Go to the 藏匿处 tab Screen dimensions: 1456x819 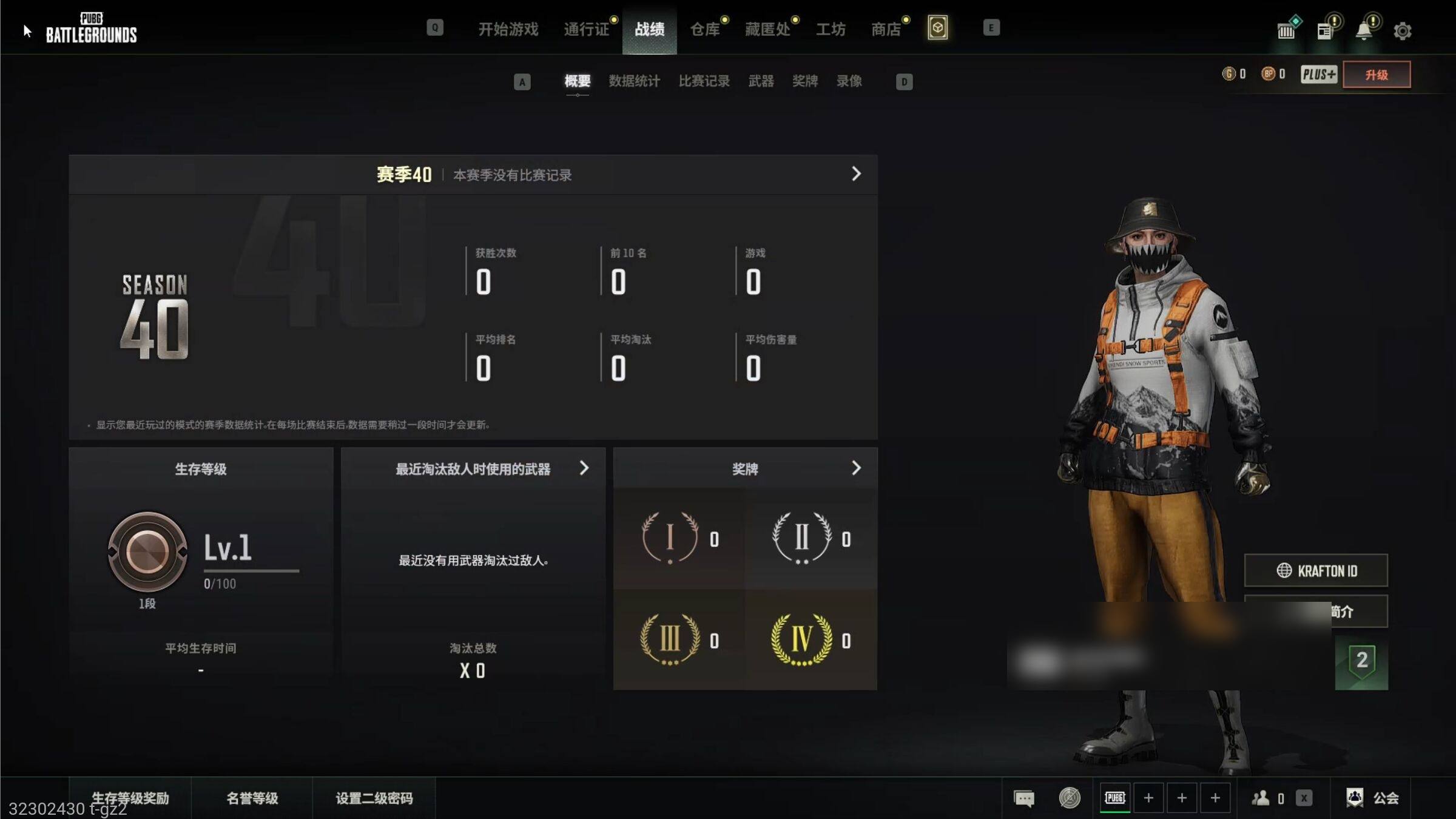767,29
